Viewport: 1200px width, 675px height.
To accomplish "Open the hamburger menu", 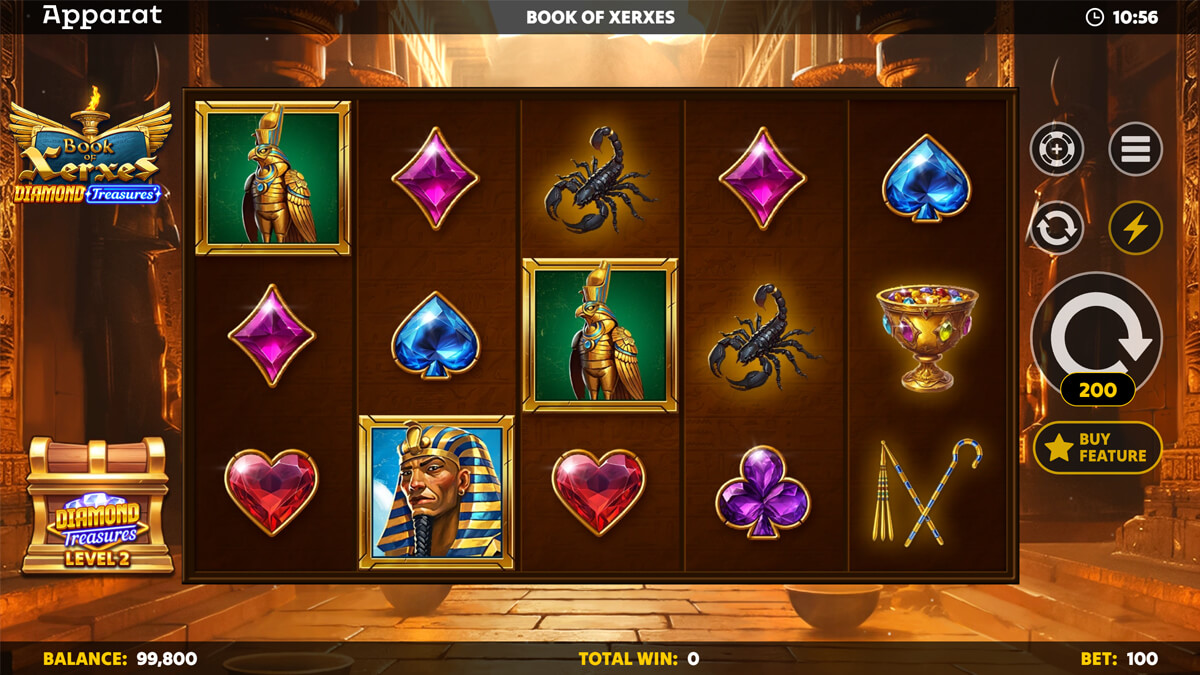I will pyautogui.click(x=1135, y=150).
